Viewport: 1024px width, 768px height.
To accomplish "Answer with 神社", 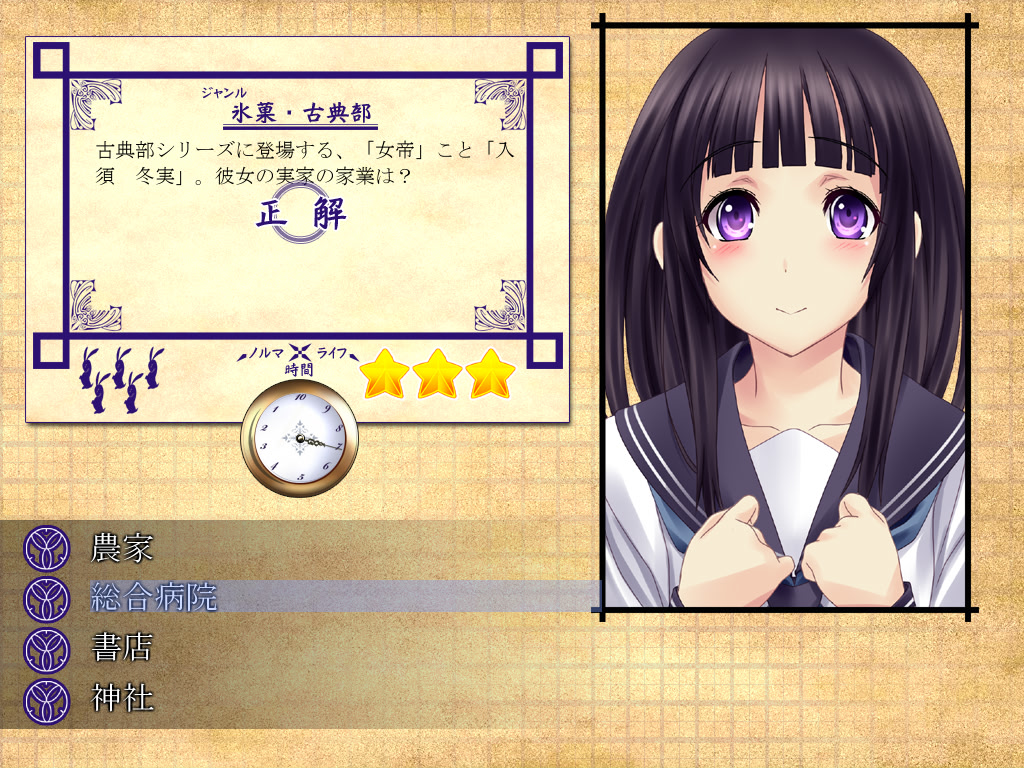I will pyautogui.click(x=121, y=697).
